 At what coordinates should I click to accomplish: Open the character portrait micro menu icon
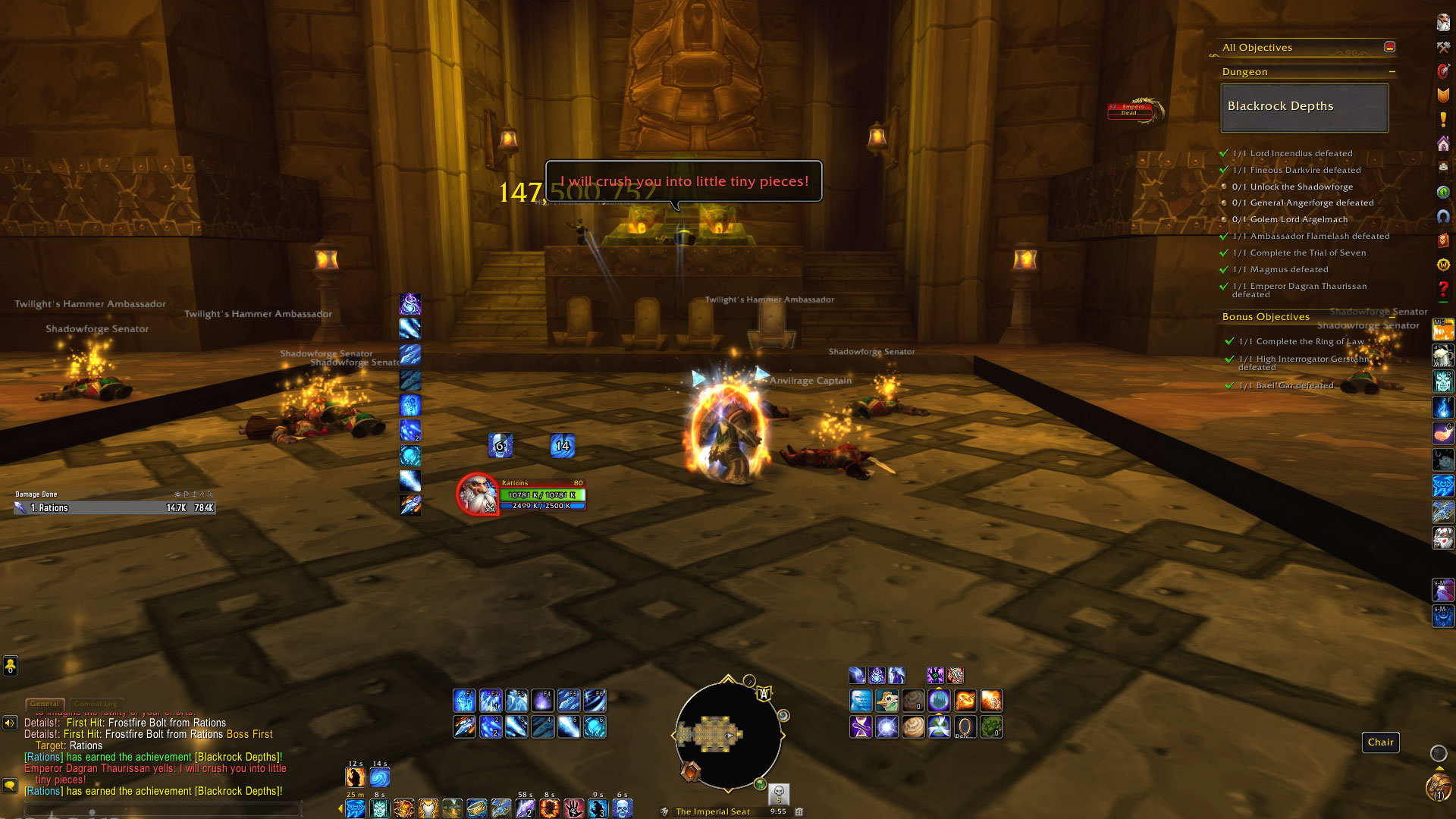[x=1443, y=22]
